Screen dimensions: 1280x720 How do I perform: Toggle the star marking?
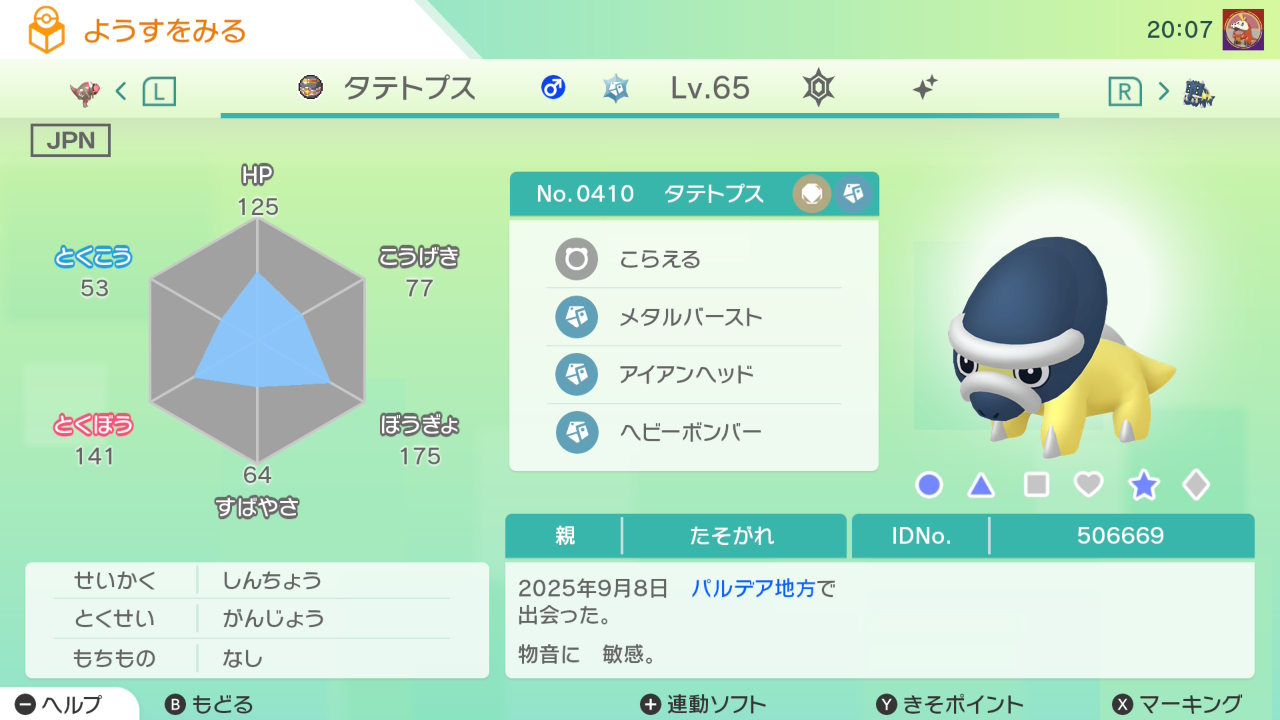click(1143, 485)
